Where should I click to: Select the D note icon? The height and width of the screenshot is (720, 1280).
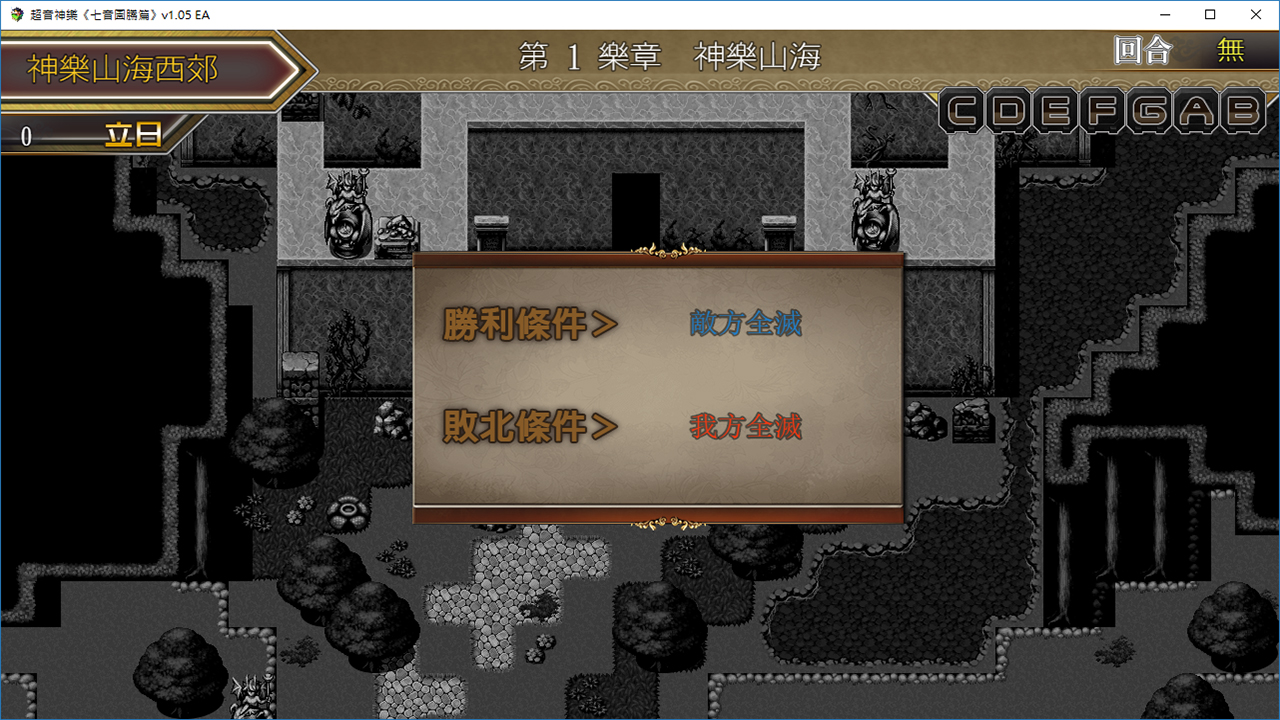[x=1008, y=111]
